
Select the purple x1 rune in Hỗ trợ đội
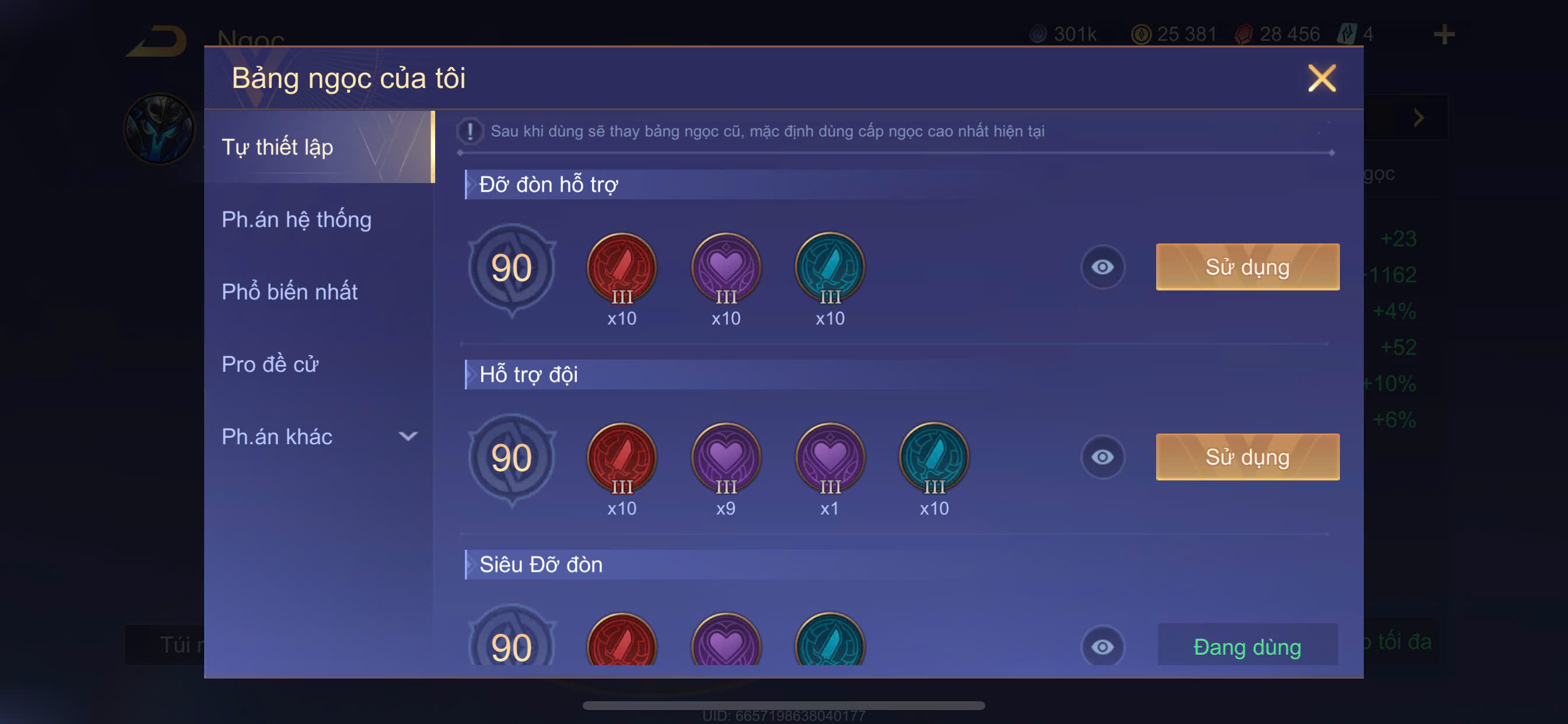coord(829,458)
